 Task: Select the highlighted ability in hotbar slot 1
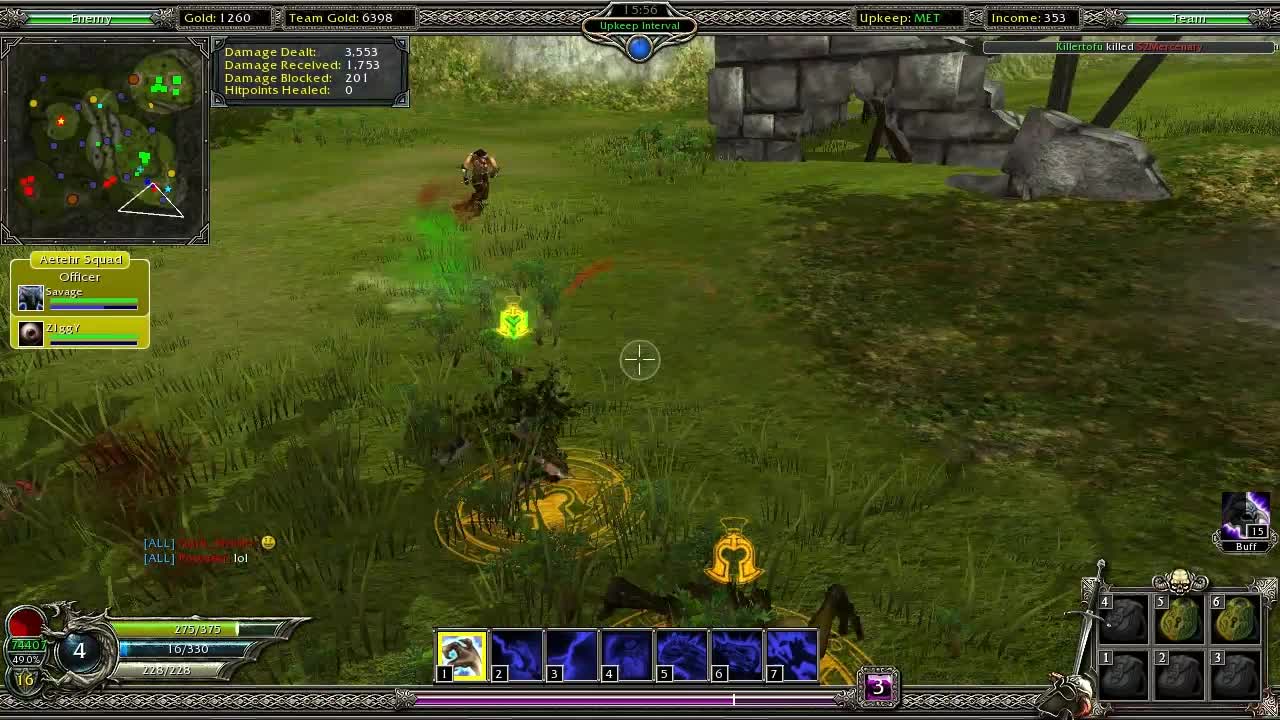tap(462, 654)
